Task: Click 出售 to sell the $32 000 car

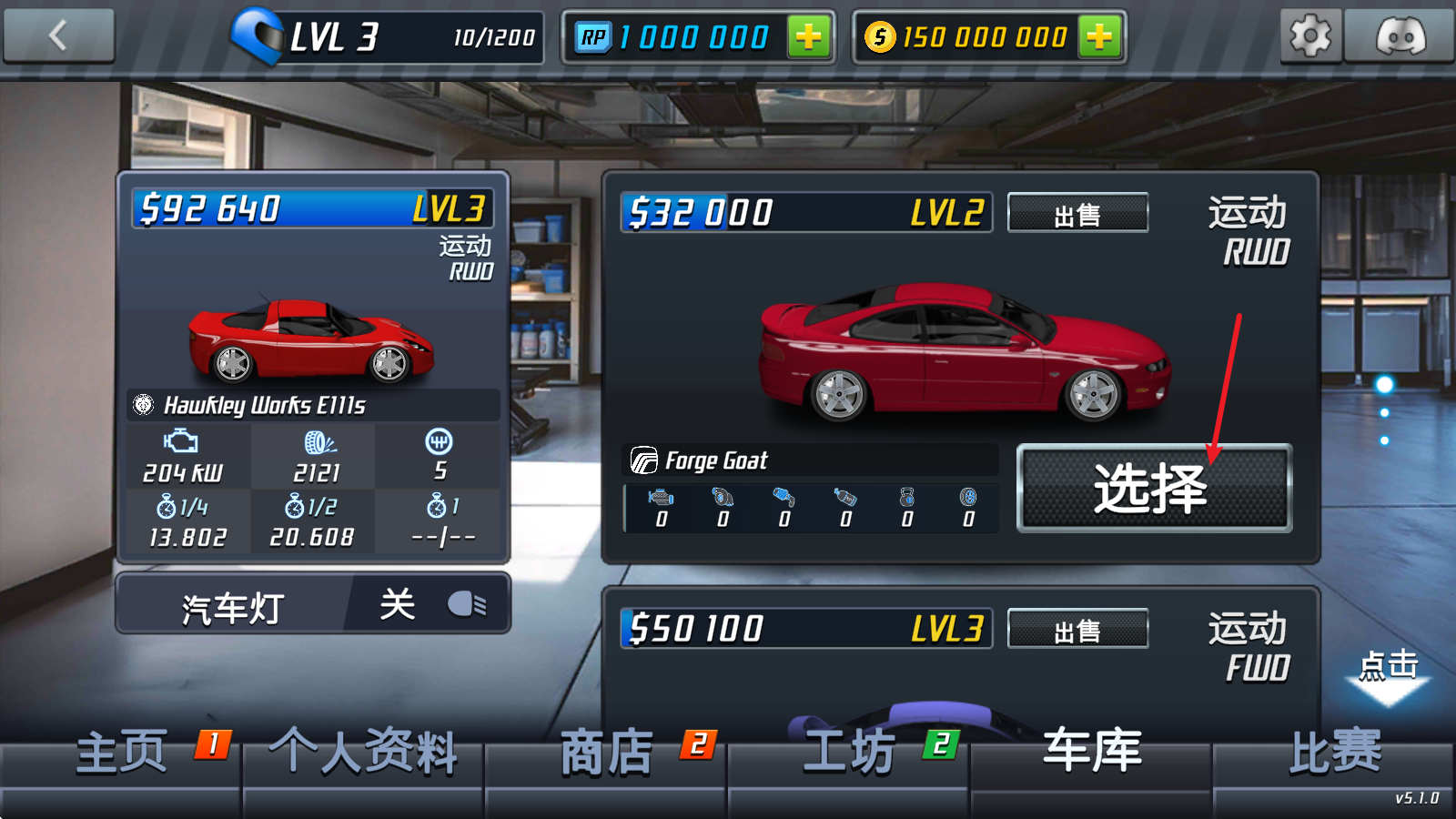Action: tap(1077, 212)
